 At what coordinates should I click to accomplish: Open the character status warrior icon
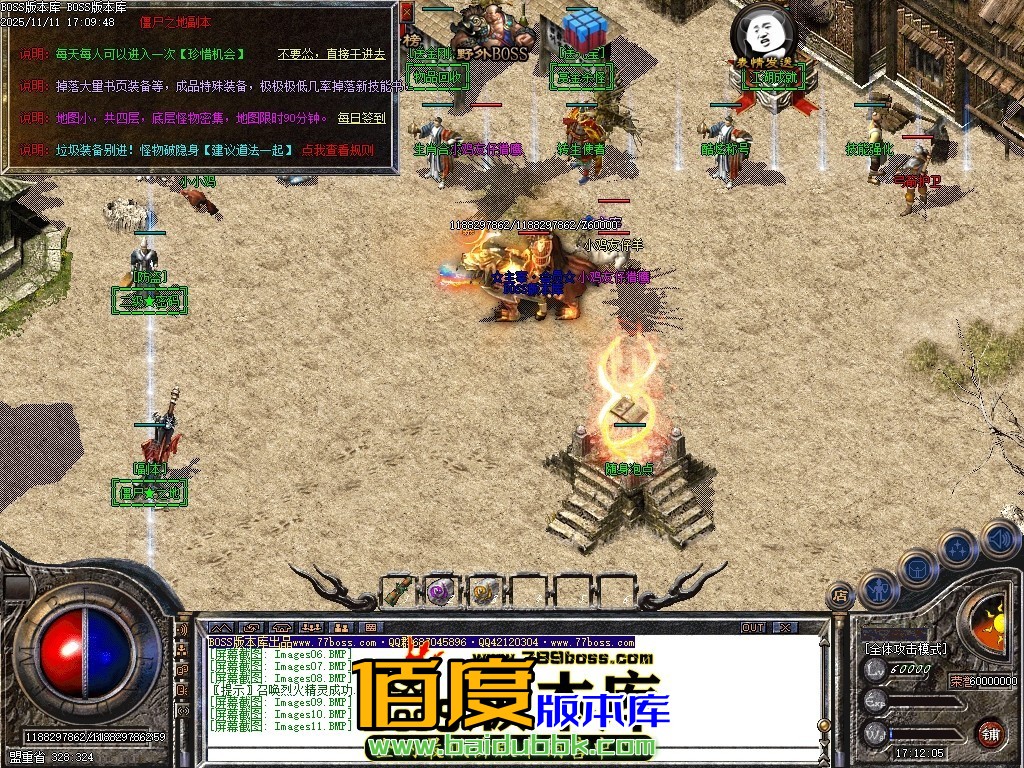click(878, 589)
